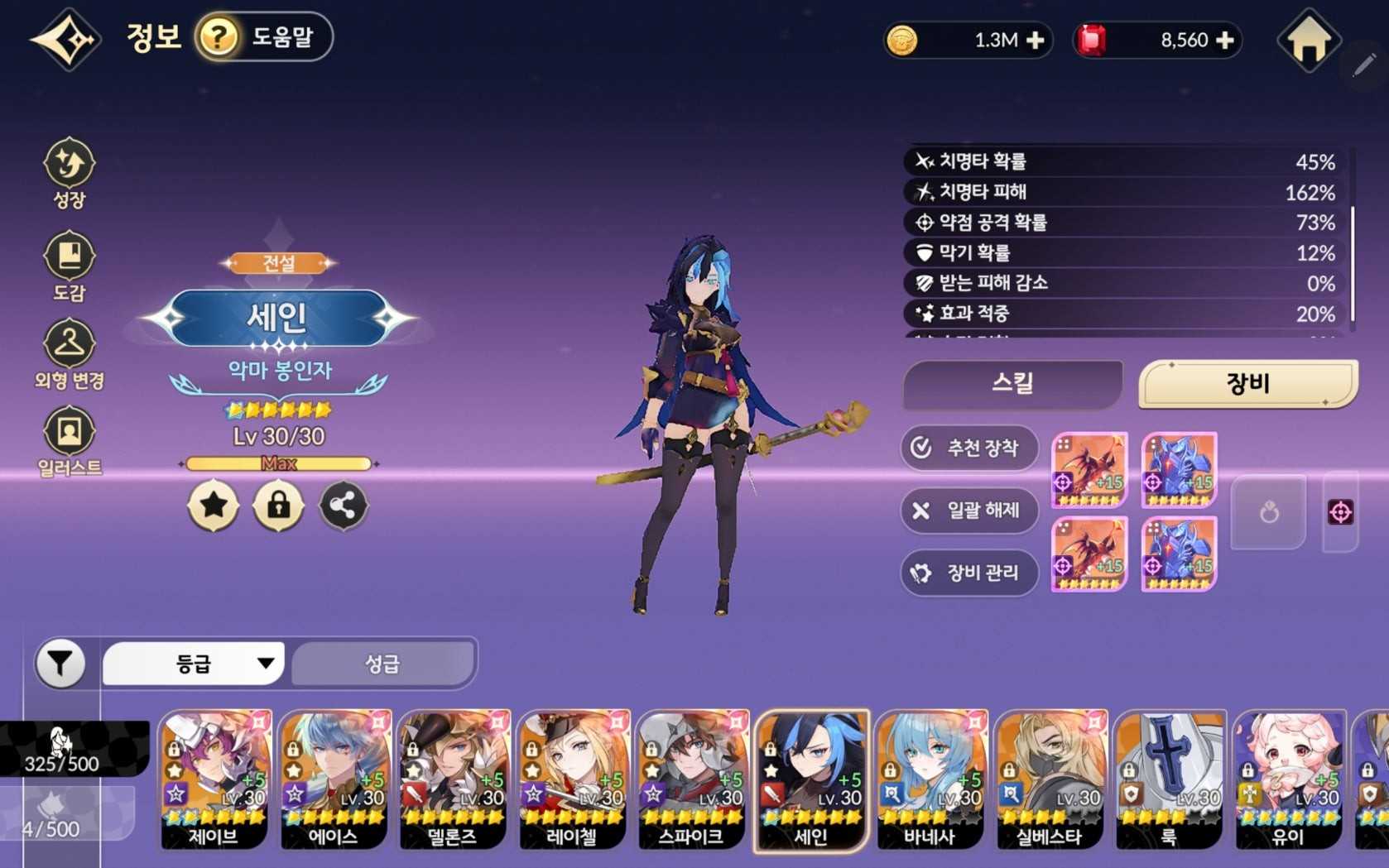
Task: Select the 장비 equipment tab
Action: tap(1247, 383)
